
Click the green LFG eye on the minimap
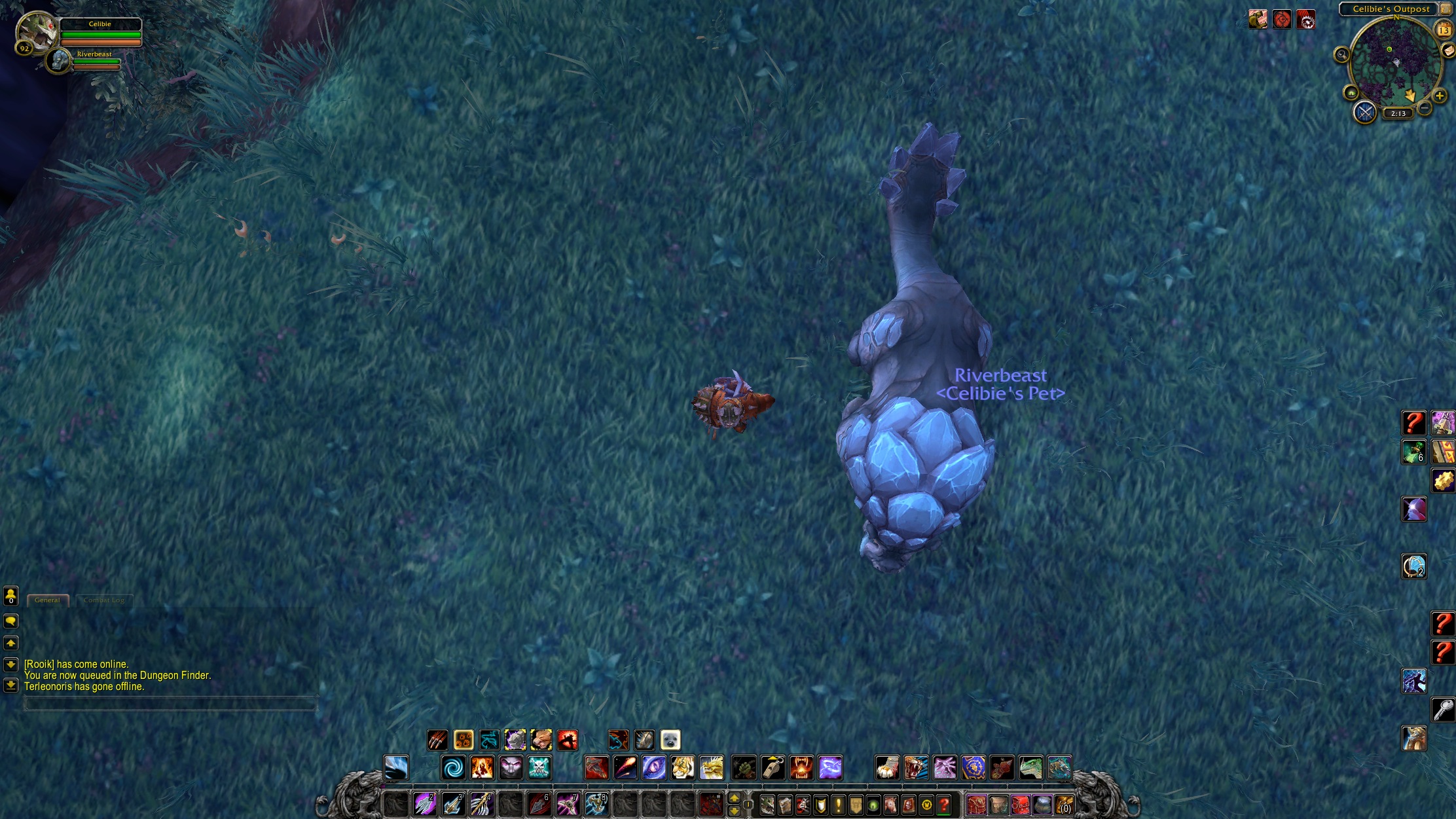[1351, 94]
